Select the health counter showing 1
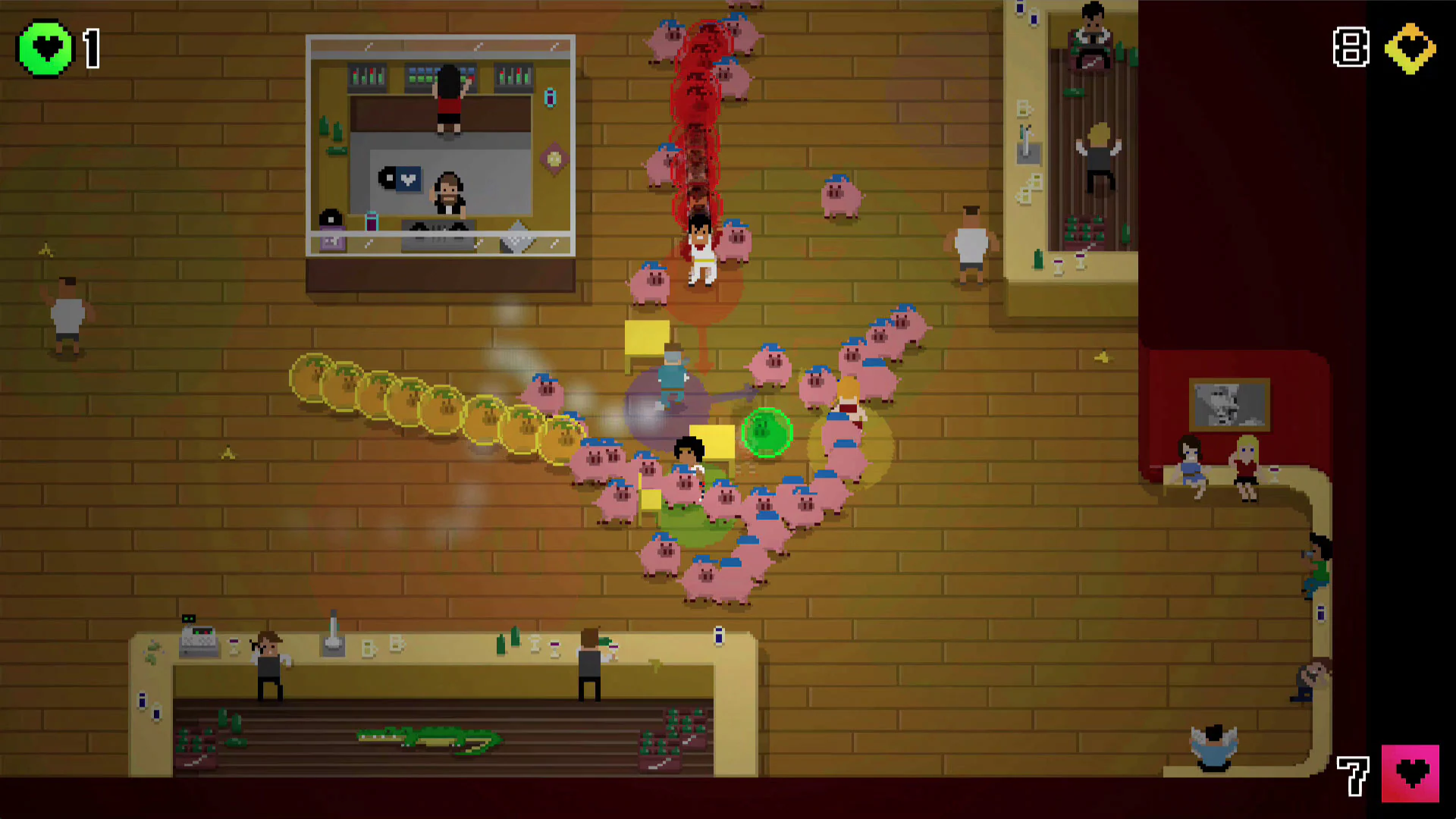 pos(91,49)
